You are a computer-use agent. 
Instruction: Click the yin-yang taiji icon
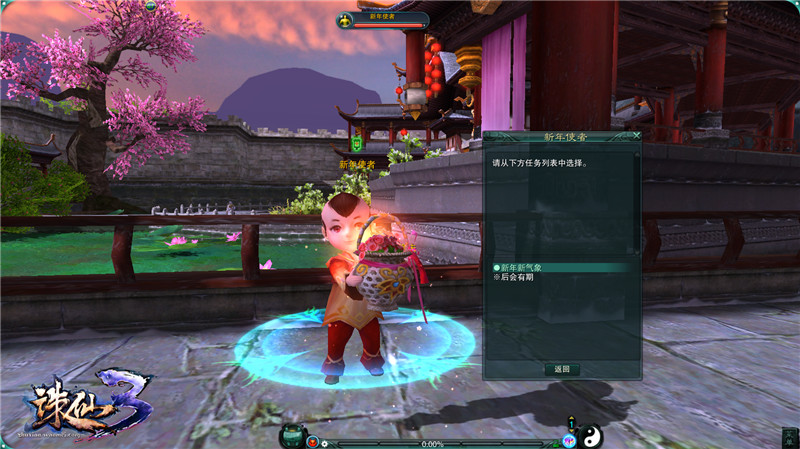point(594,435)
